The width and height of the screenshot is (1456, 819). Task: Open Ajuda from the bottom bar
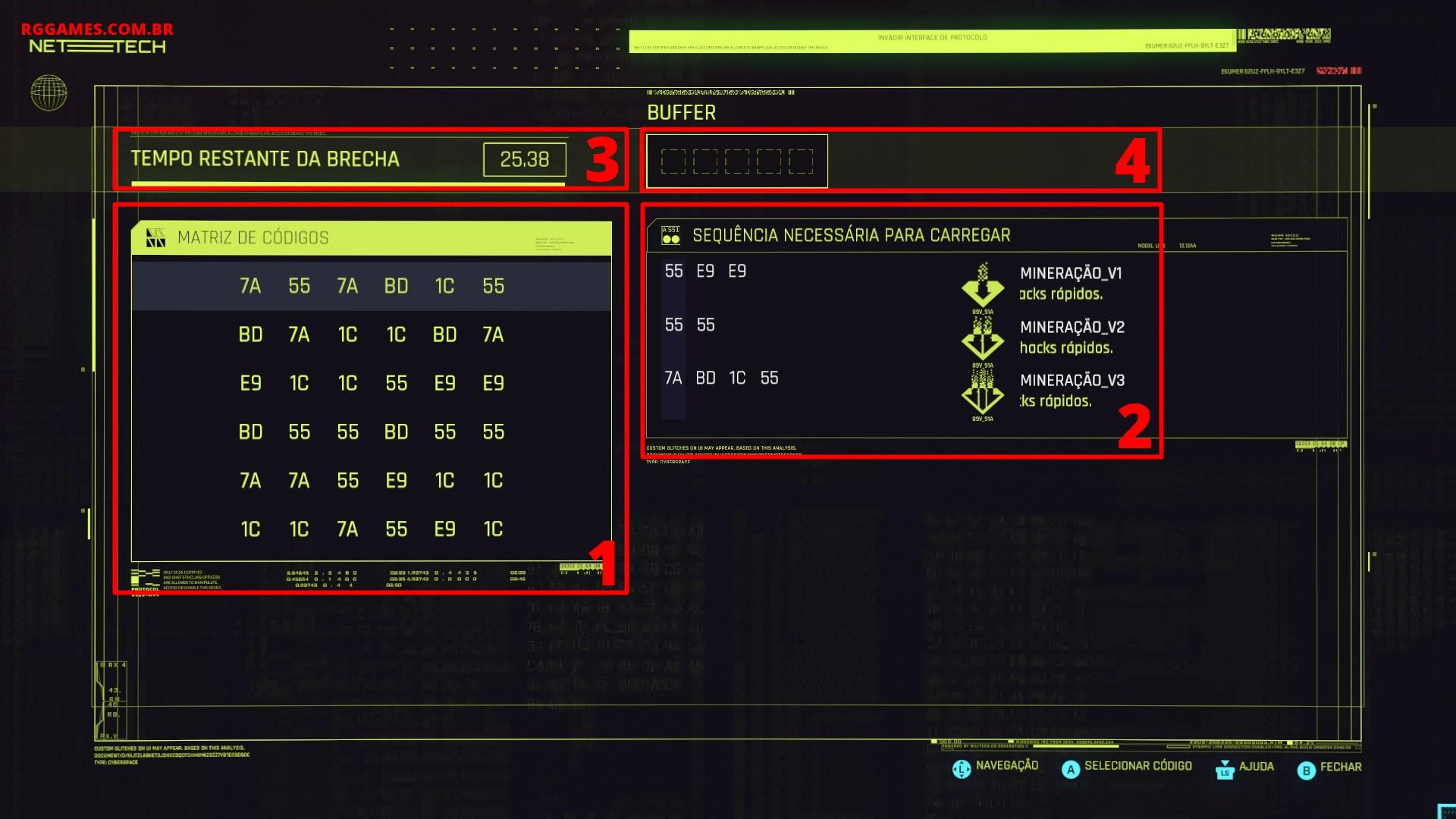(x=1255, y=767)
